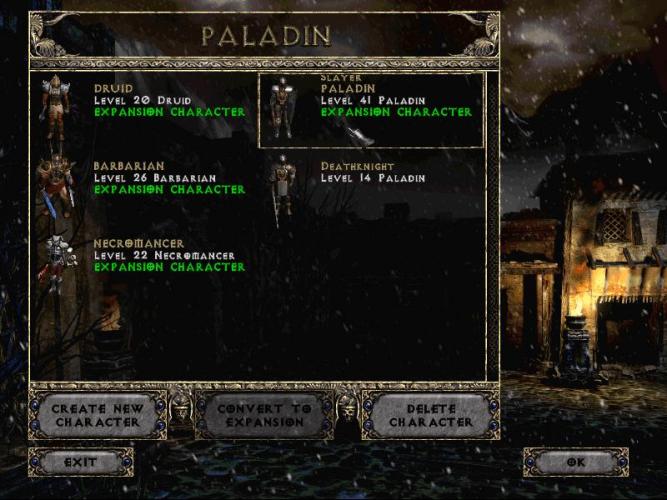Confirm selection with the OK button
The height and width of the screenshot is (500, 667).
pos(575,462)
